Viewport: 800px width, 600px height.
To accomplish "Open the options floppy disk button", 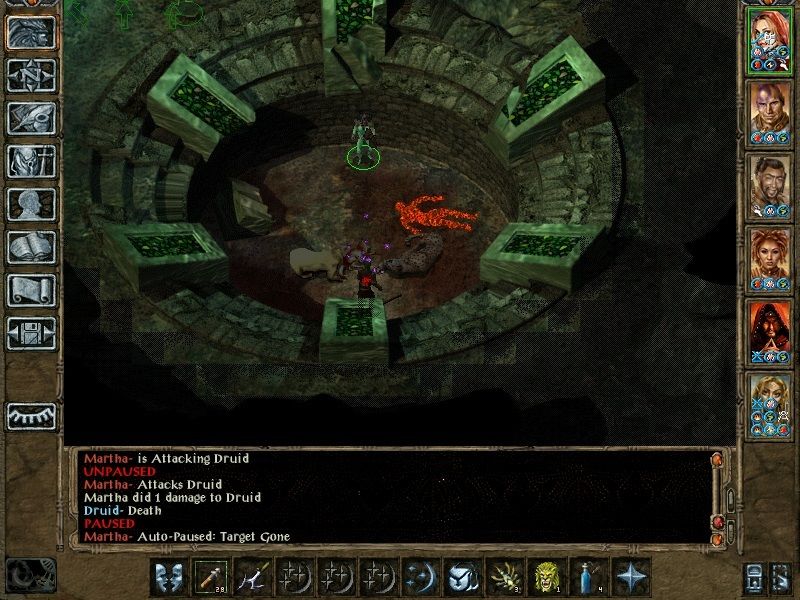I will (31, 333).
